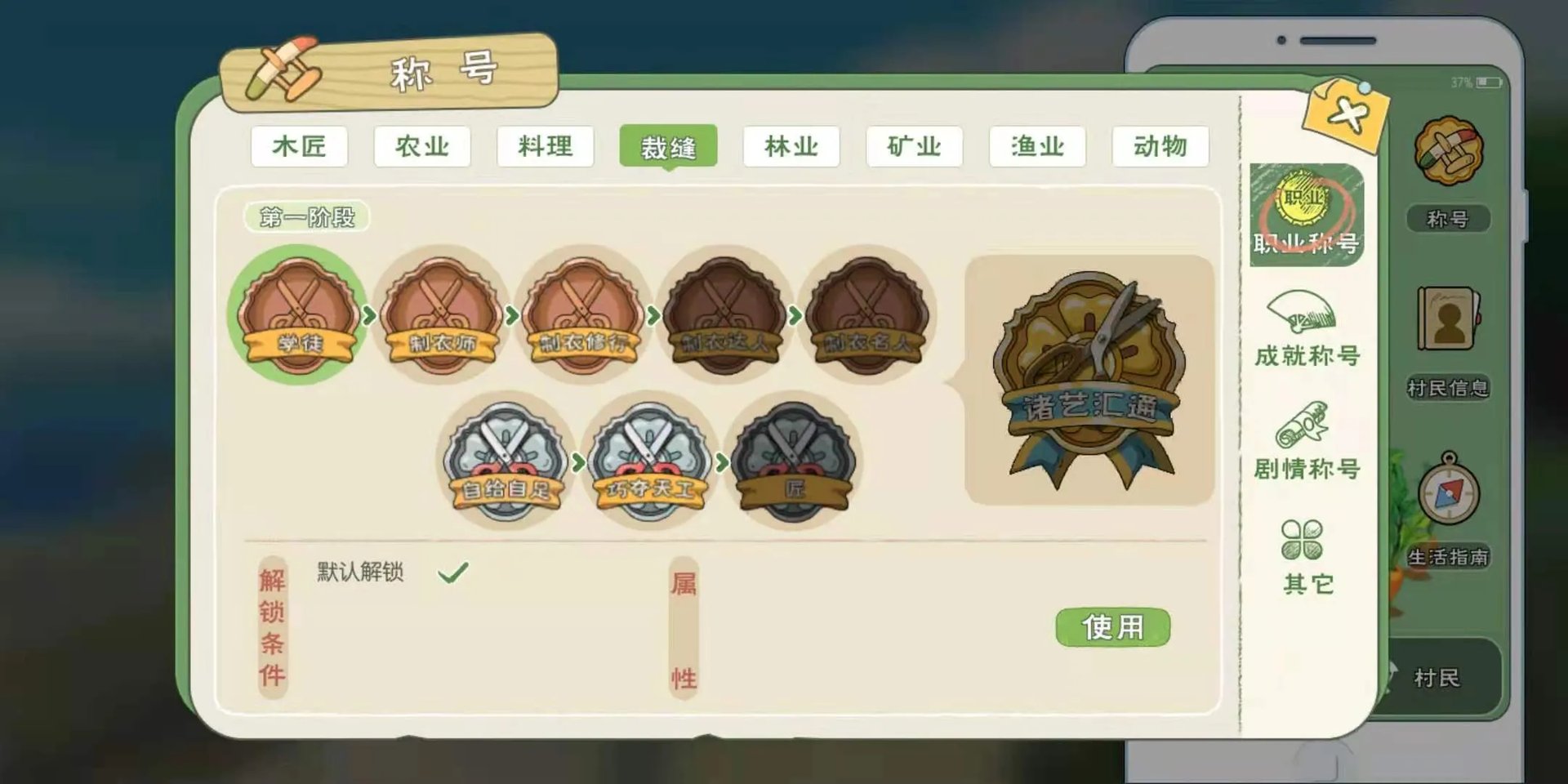Click the 称号 medal icon on right sidebar

pyautogui.click(x=1450, y=151)
